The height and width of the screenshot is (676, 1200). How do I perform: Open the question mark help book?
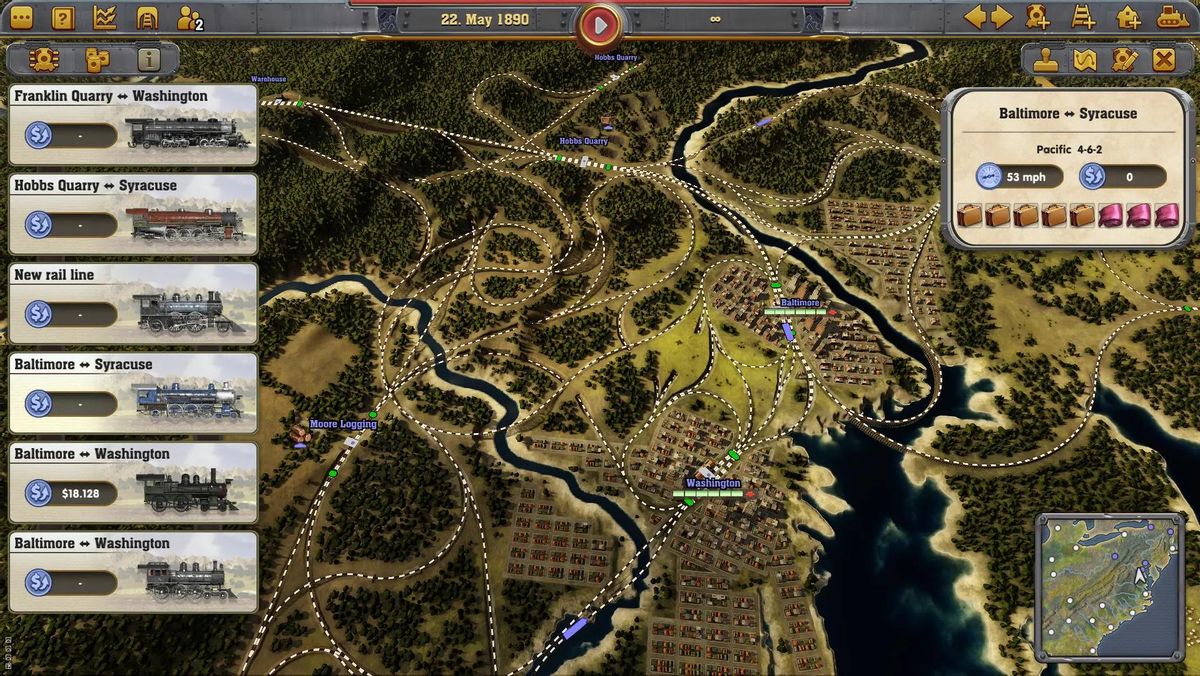click(63, 18)
